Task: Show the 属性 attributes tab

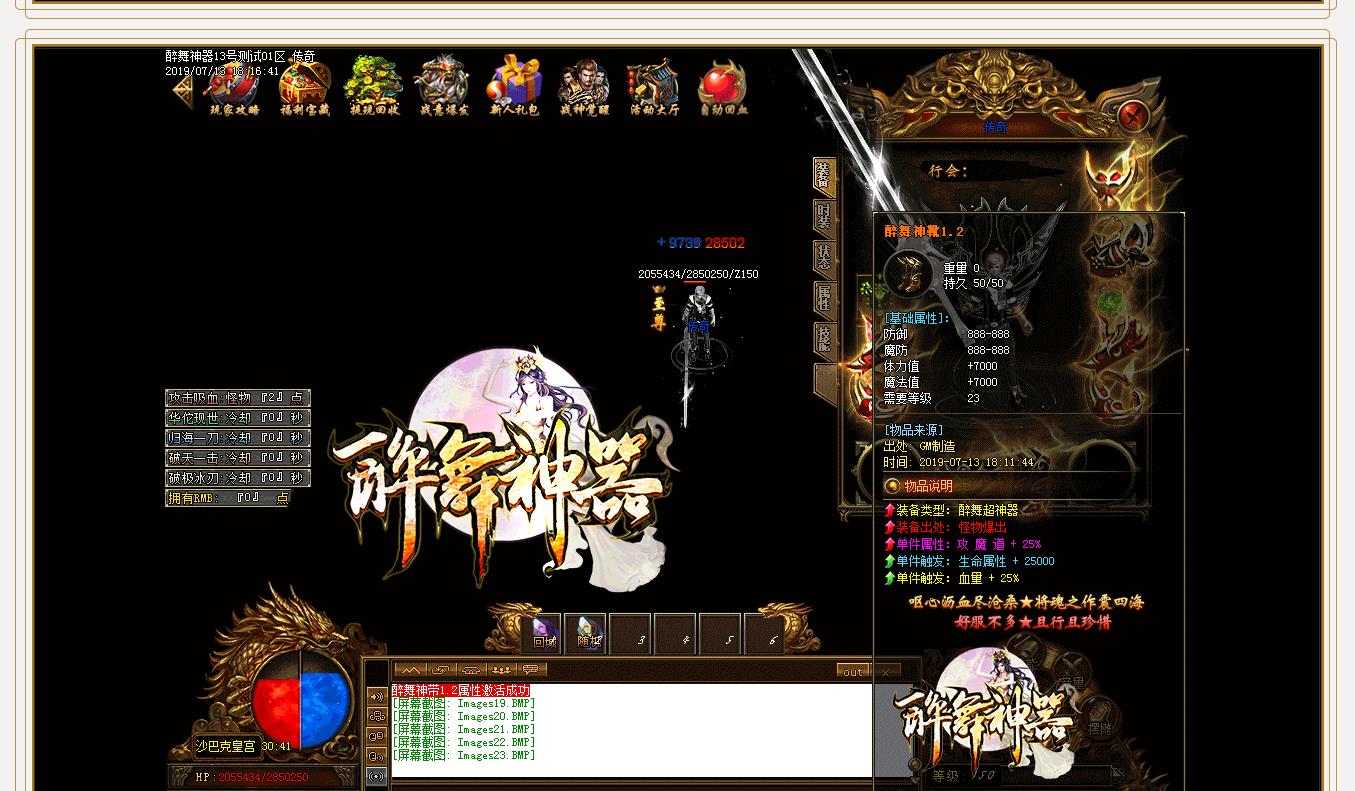Action: pyautogui.click(x=824, y=298)
